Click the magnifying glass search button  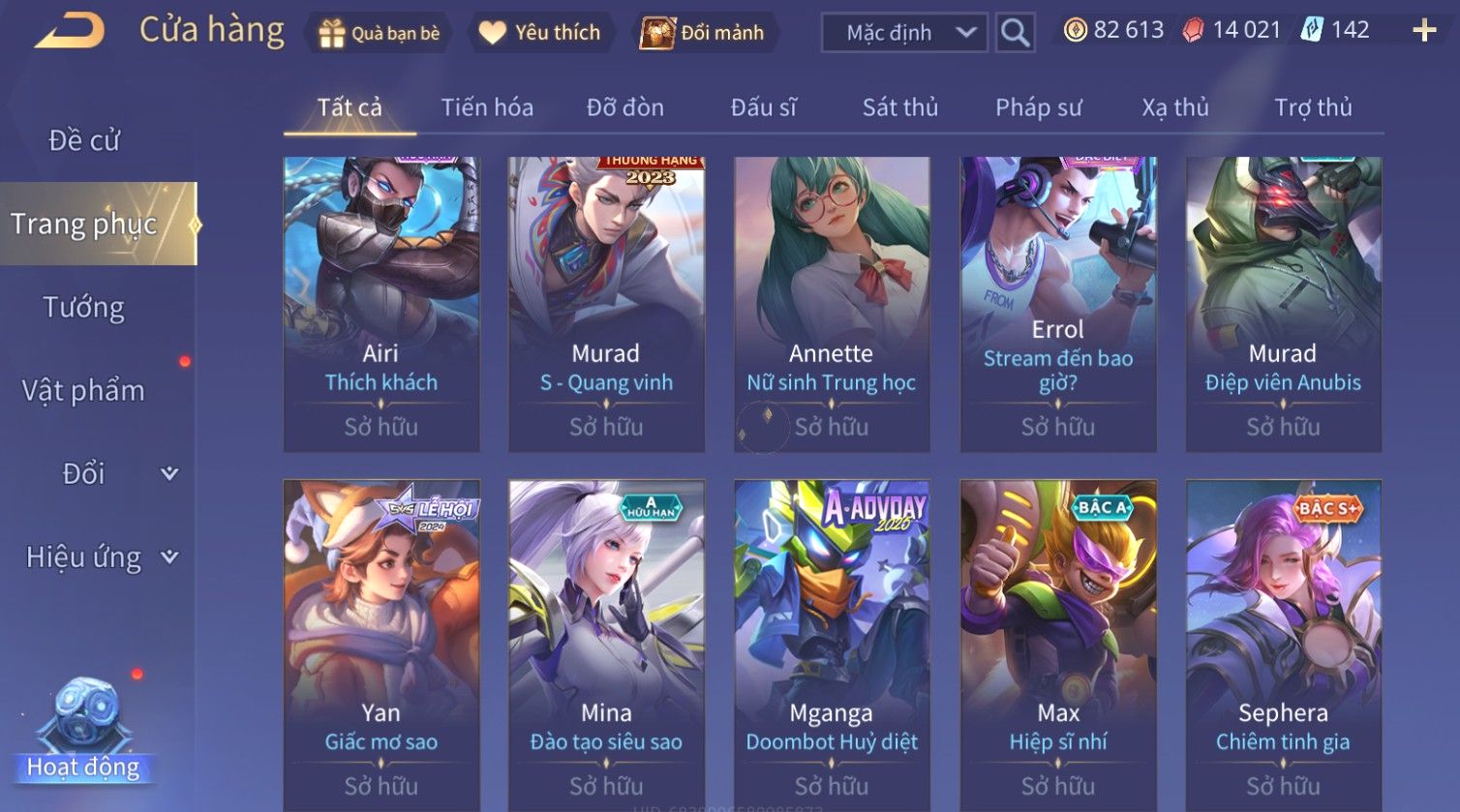click(x=1015, y=33)
